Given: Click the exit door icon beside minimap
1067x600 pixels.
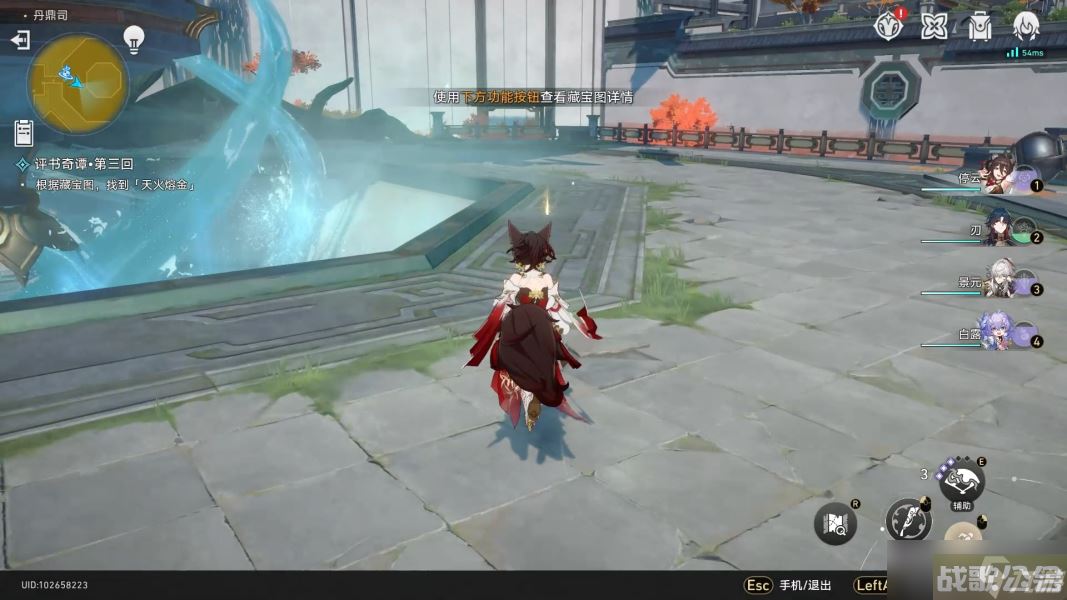Looking at the screenshot, I should (20, 40).
